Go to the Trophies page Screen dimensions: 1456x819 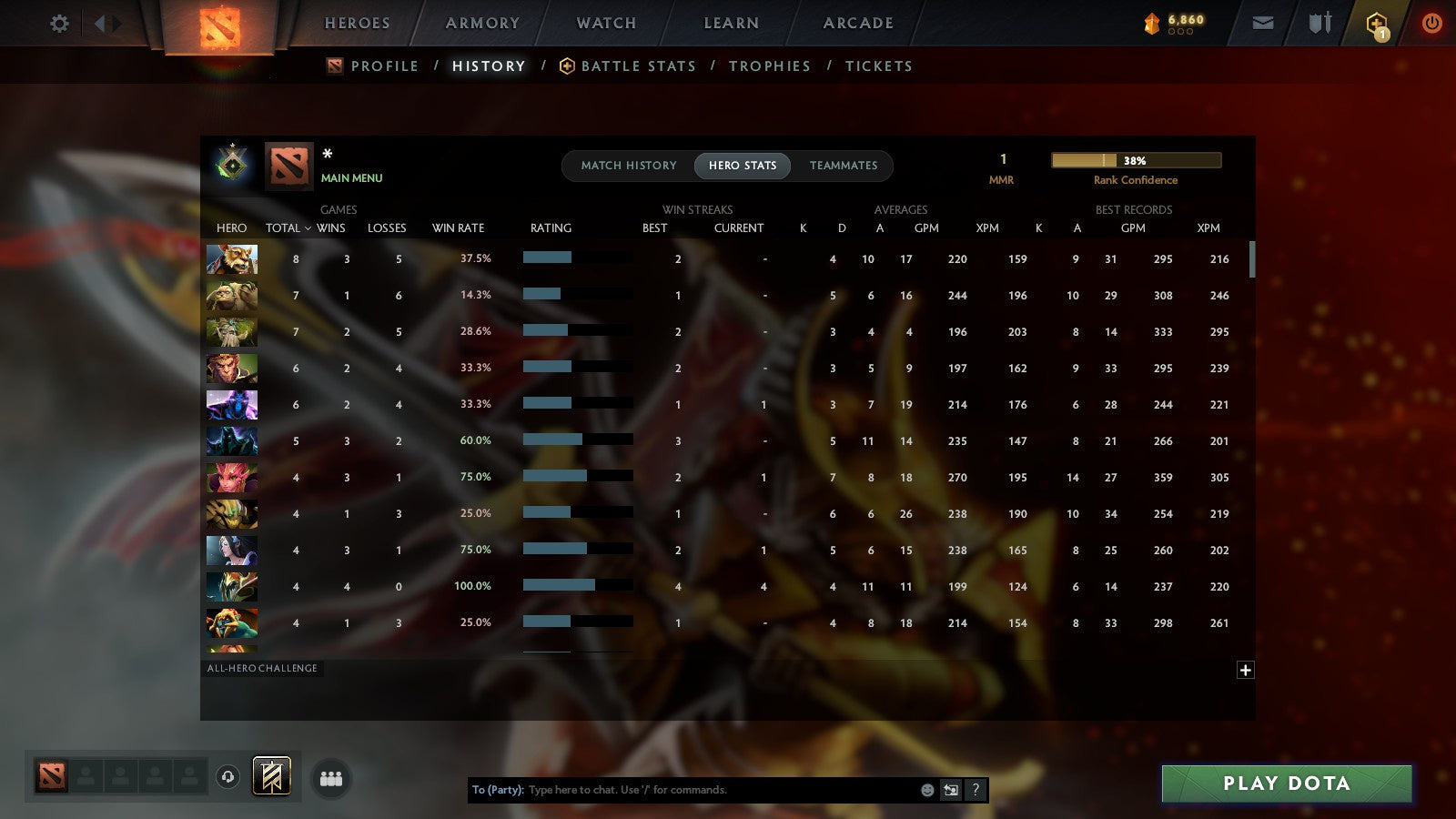tap(770, 66)
